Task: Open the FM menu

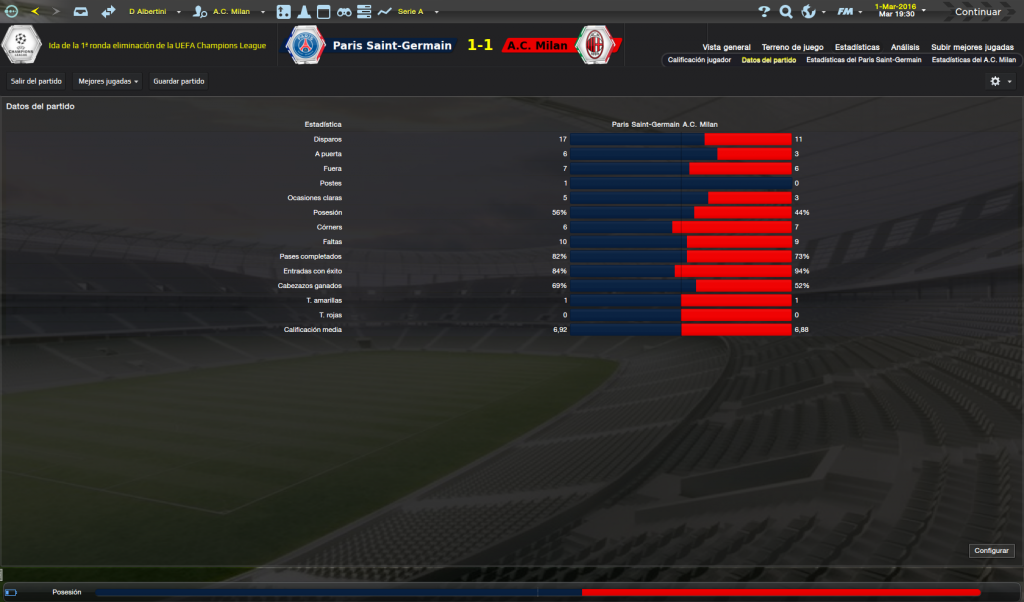Action: (x=846, y=12)
